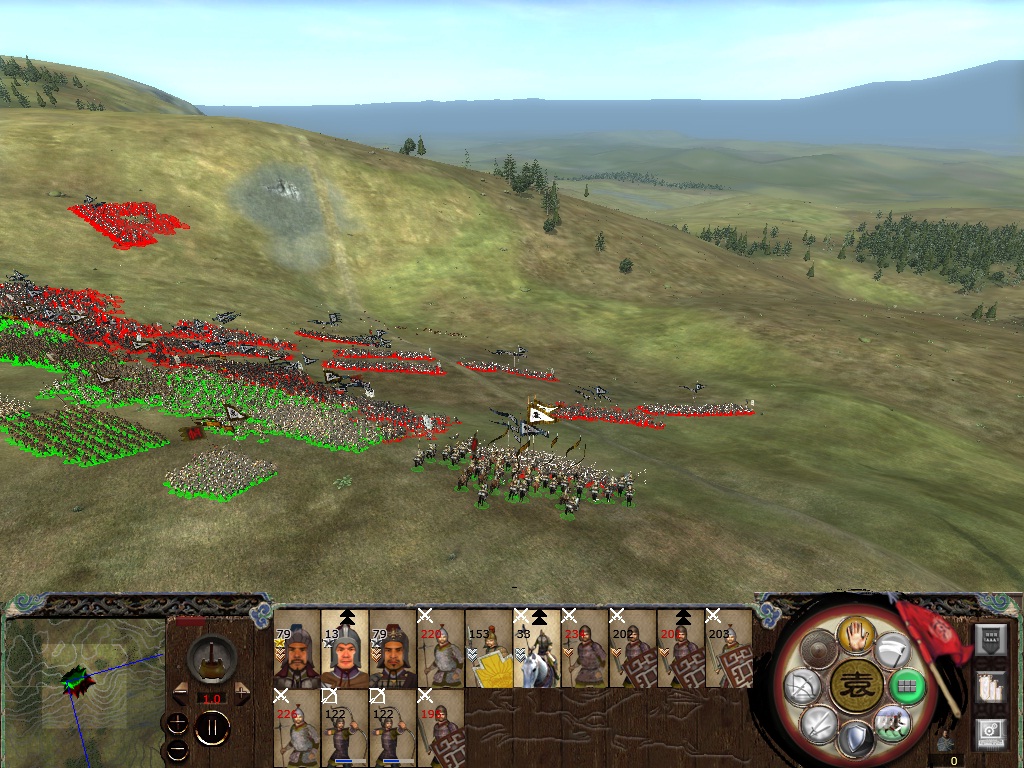Zoom out the minimap
The image size is (1024, 768).
point(178,749)
